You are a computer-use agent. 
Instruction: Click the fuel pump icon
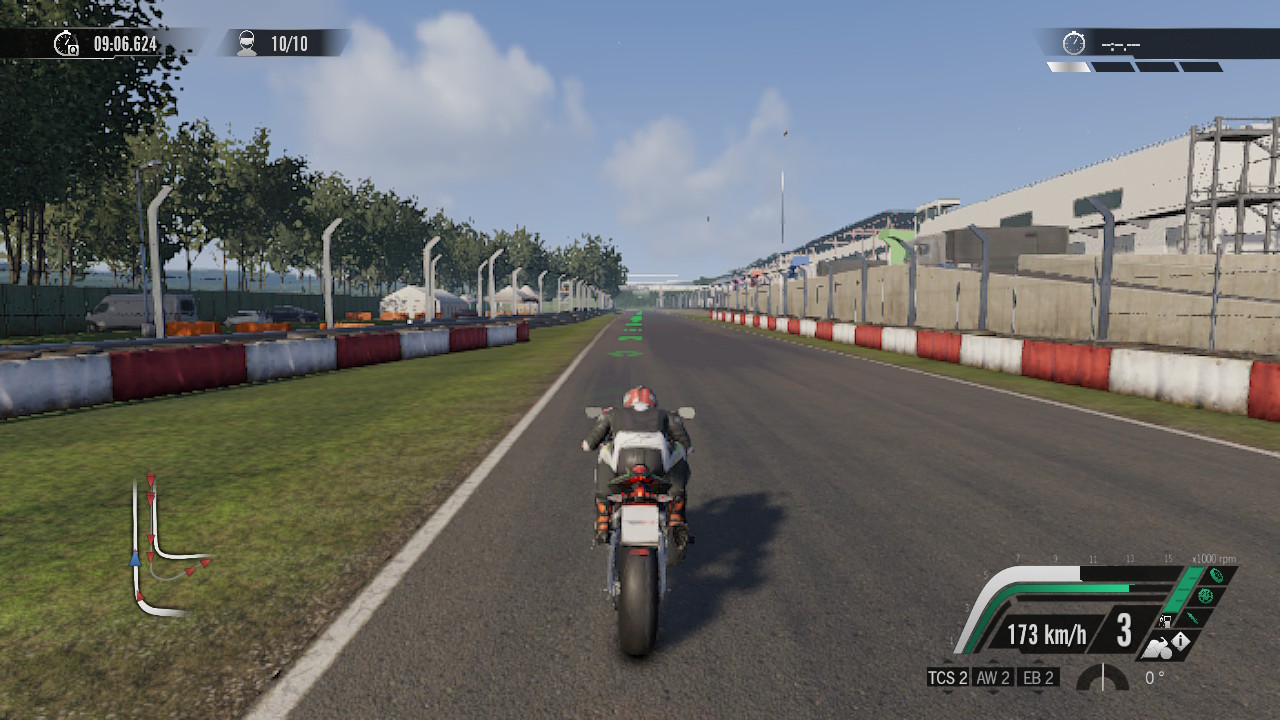(x=1166, y=620)
